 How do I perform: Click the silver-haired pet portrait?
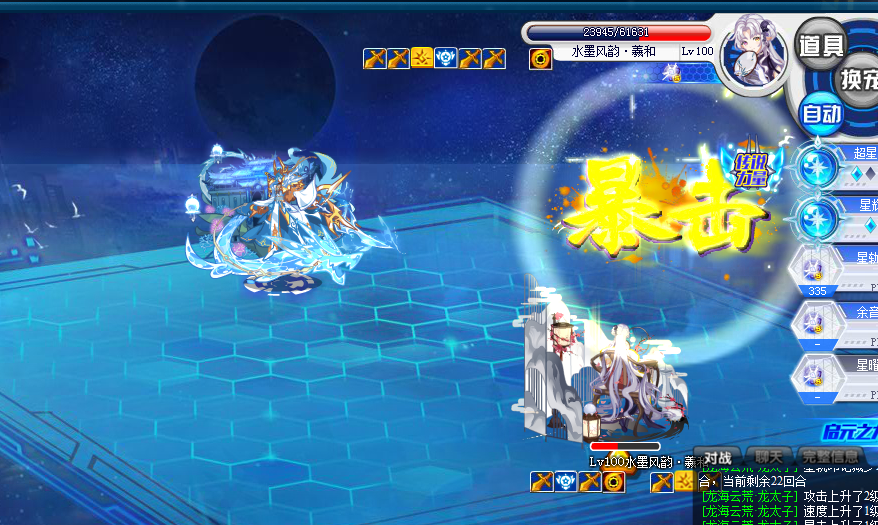coord(754,54)
